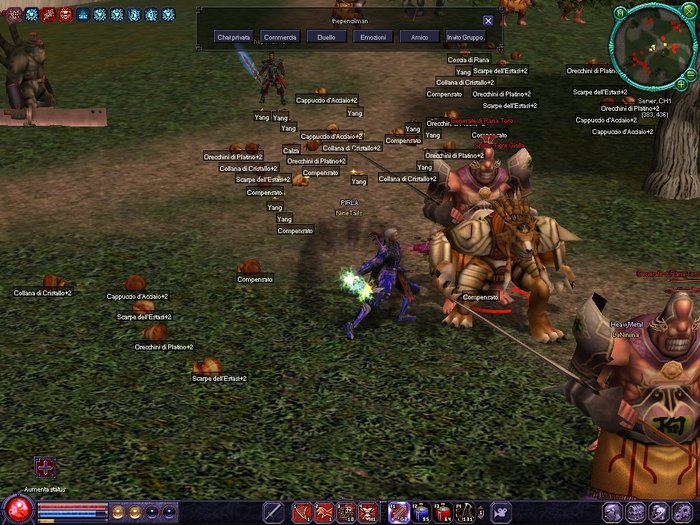Open private chat with the targeted player
Viewport: 700px width, 525px height.
[235, 37]
